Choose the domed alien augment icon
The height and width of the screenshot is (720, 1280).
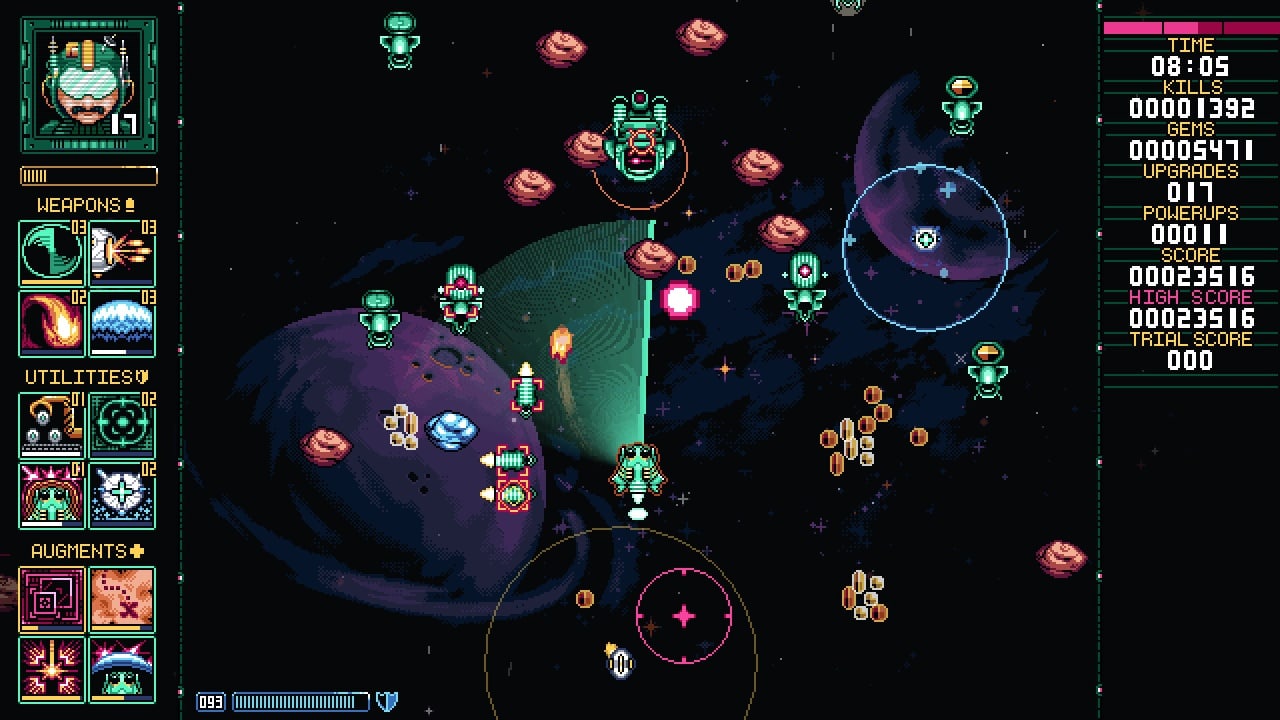pyautogui.click(x=122, y=668)
